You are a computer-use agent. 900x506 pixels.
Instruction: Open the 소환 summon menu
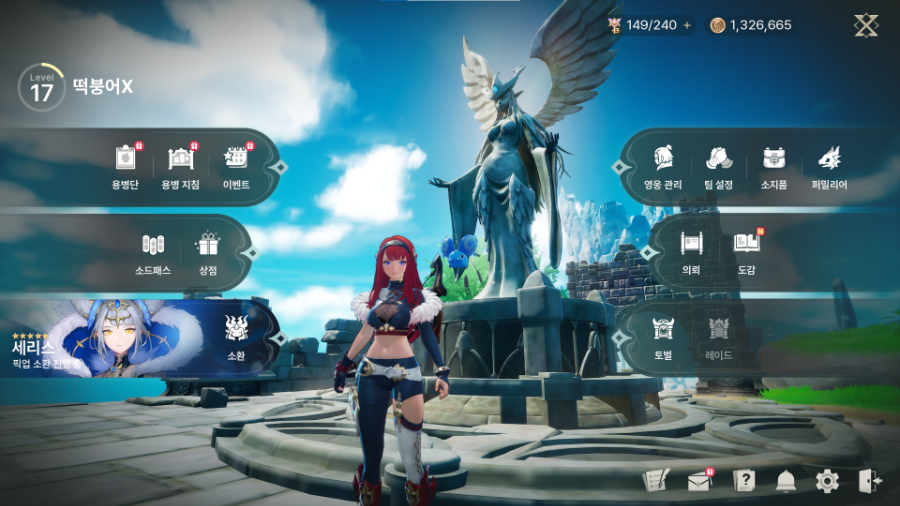pos(237,336)
